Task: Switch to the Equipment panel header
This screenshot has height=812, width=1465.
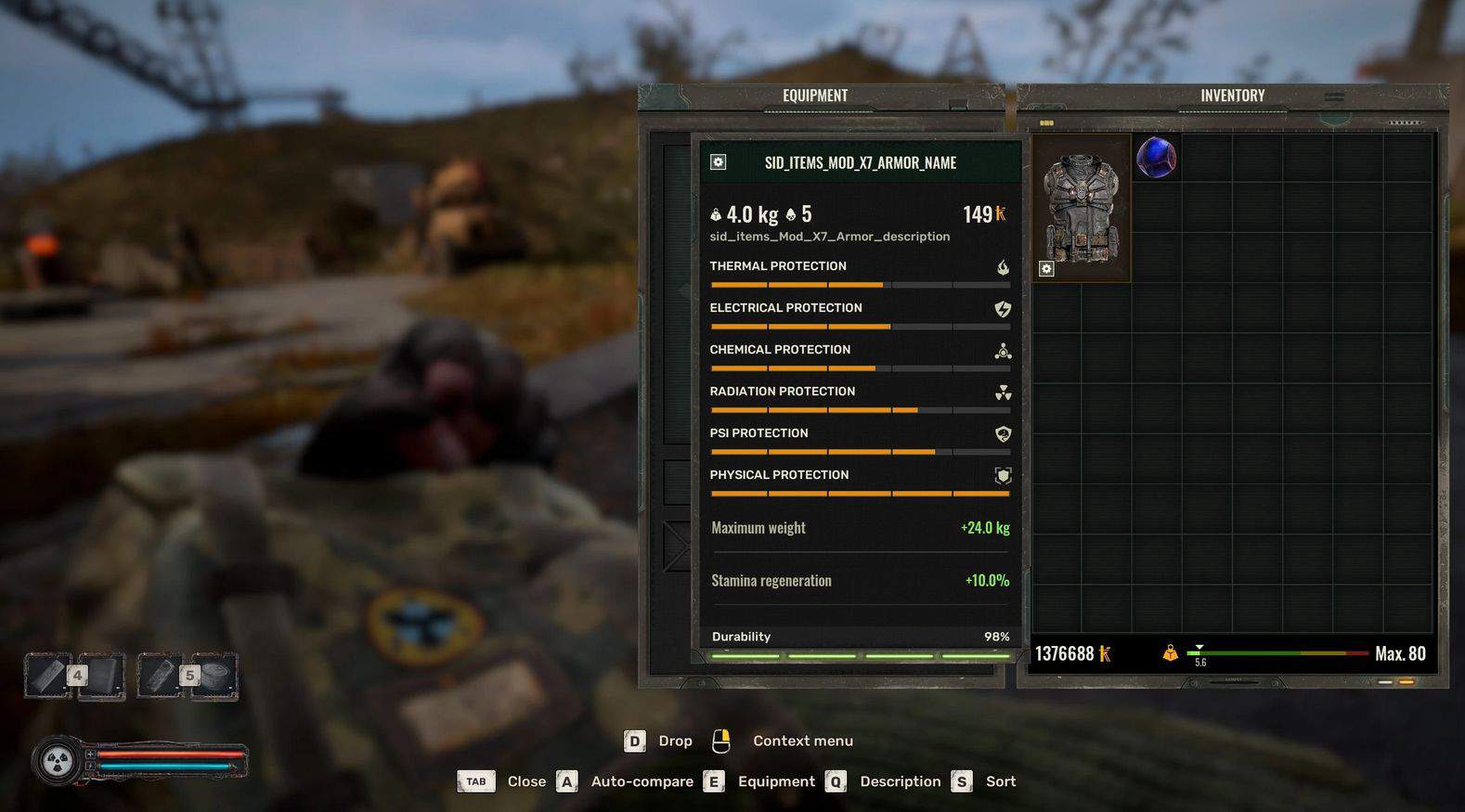Action: [x=814, y=96]
